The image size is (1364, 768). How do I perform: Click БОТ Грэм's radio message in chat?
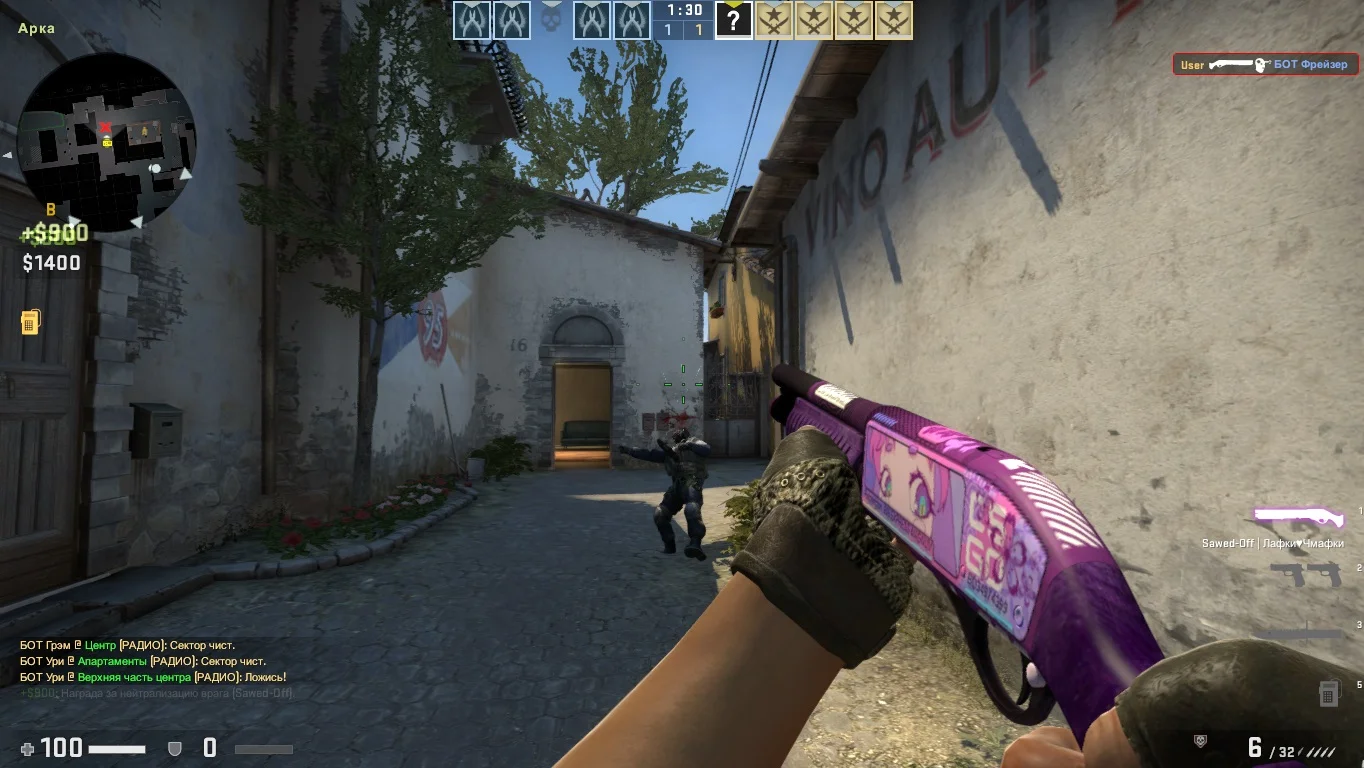(142, 645)
